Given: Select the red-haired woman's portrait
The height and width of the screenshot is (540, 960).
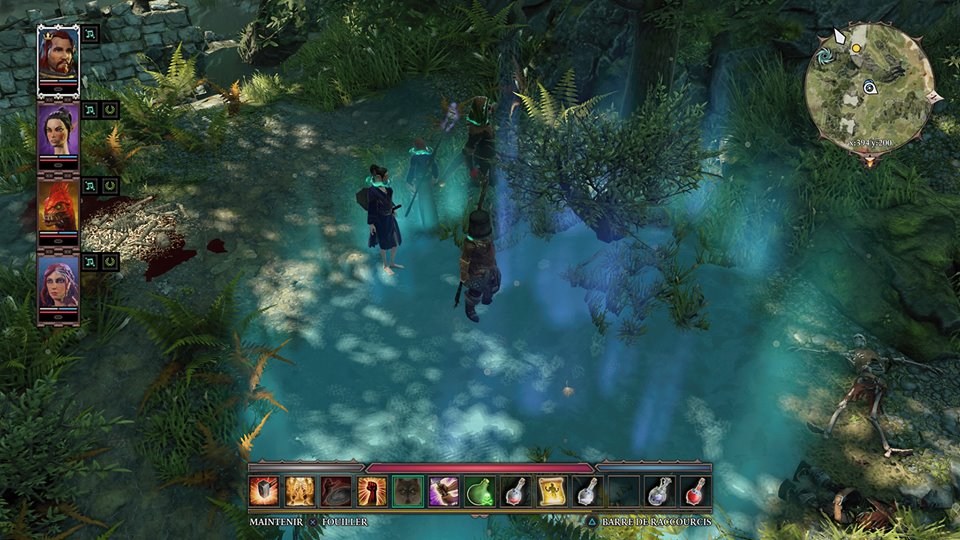Looking at the screenshot, I should pos(58,284).
